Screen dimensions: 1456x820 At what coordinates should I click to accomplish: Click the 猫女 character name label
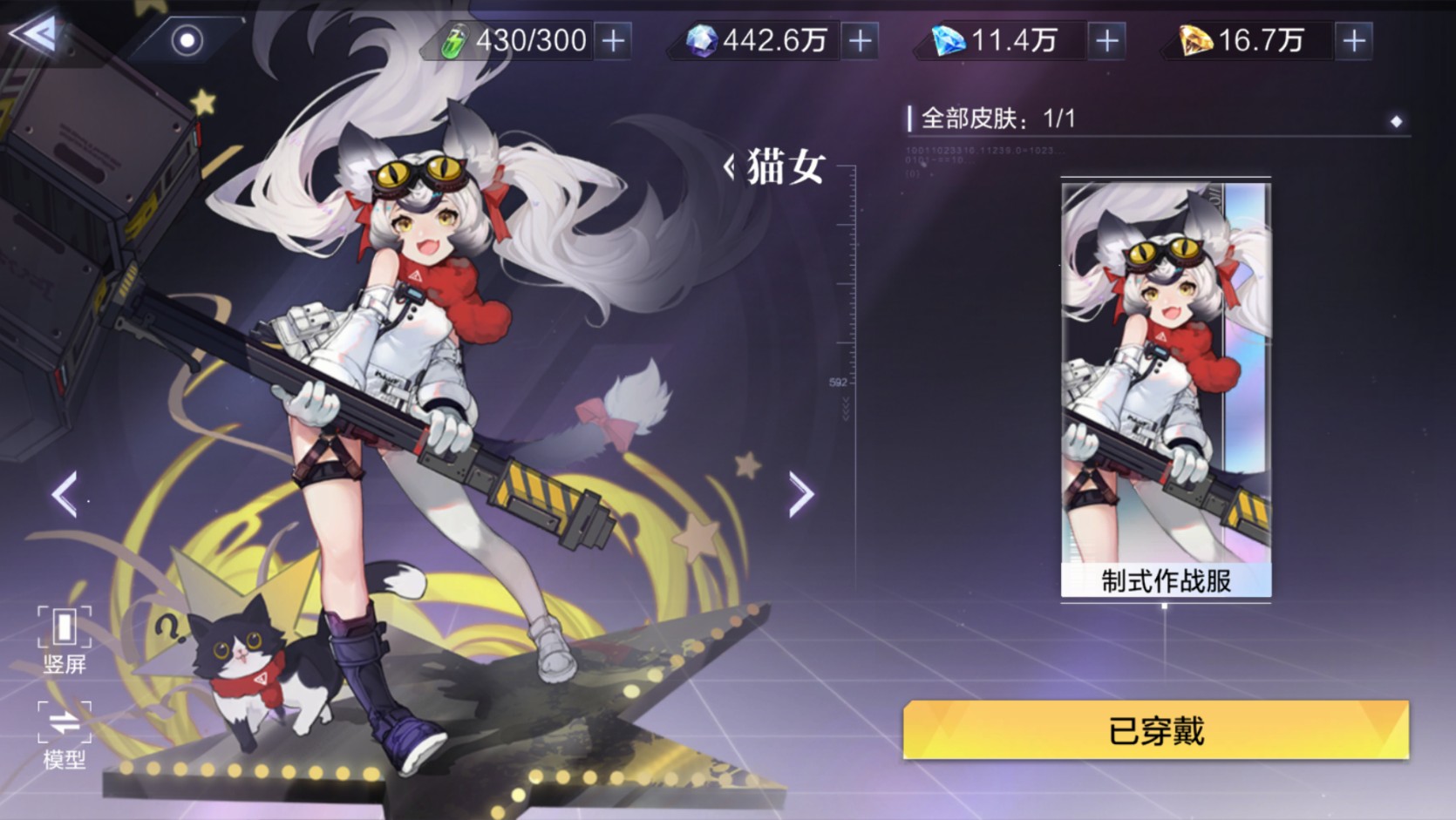click(783, 166)
